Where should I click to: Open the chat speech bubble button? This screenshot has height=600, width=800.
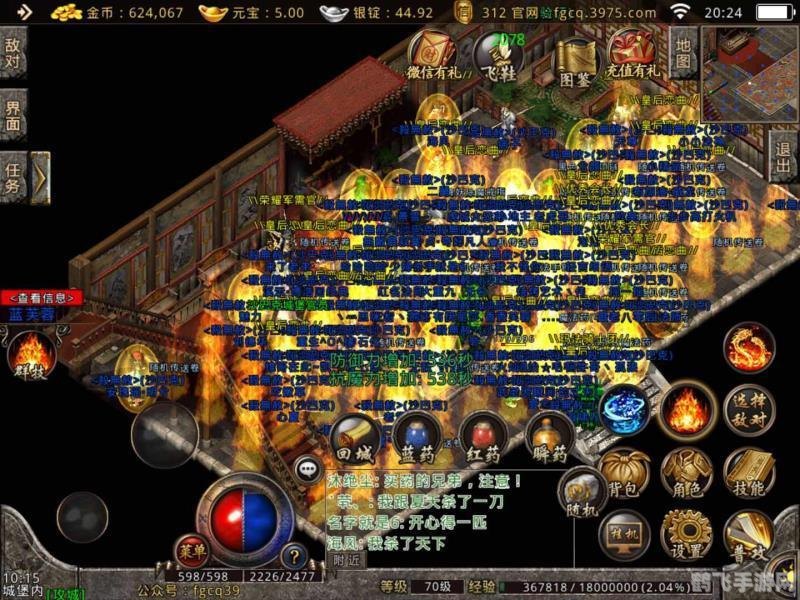click(x=308, y=467)
